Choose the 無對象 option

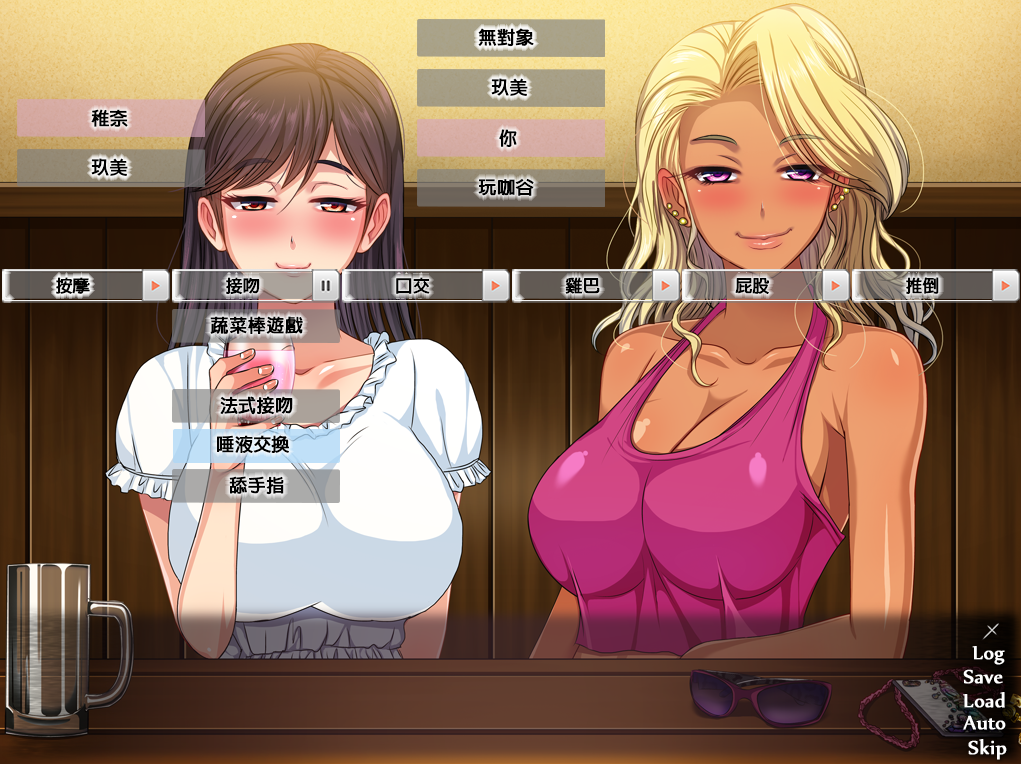[x=510, y=39]
